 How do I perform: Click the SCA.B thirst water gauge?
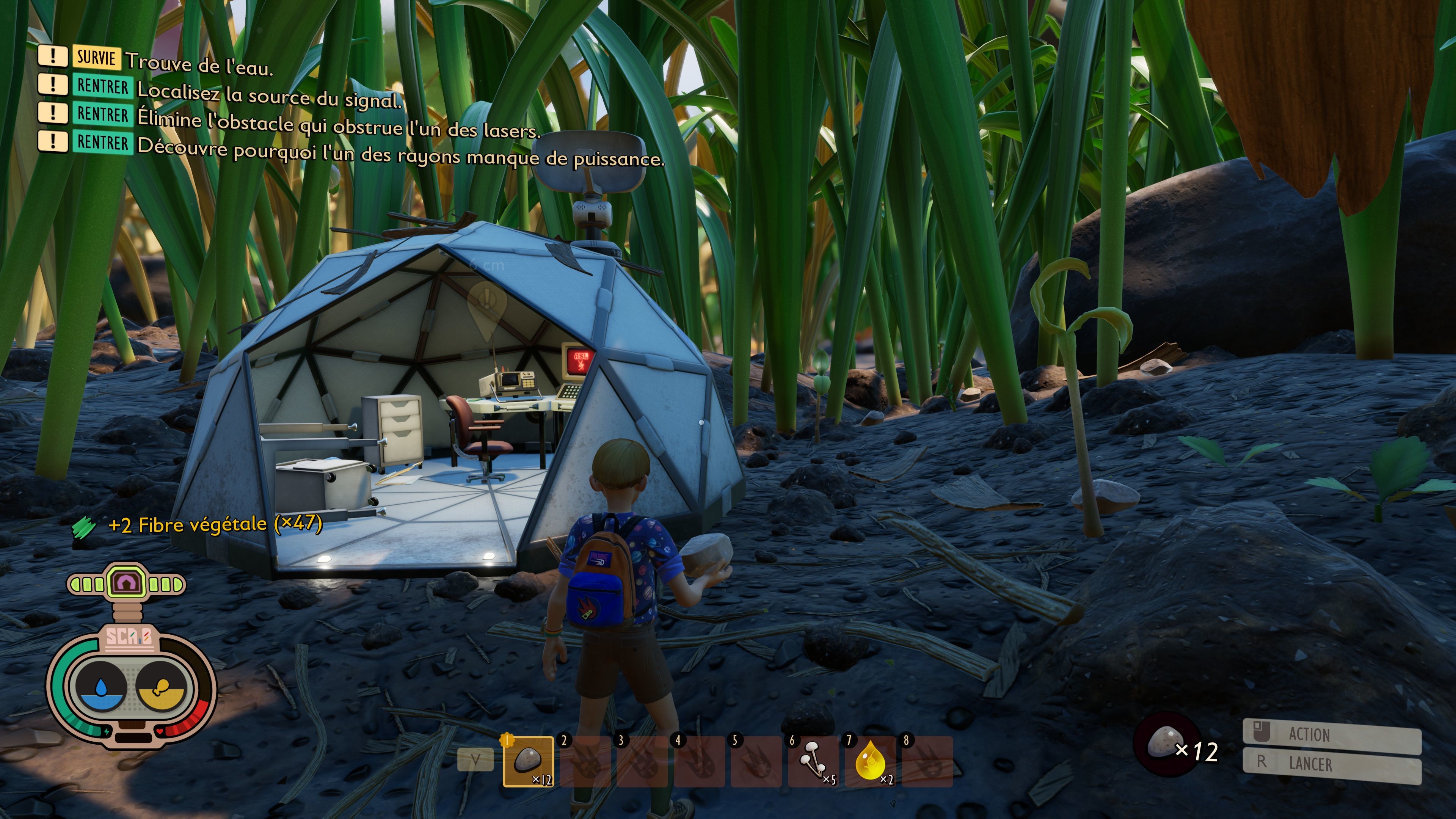tap(102, 686)
